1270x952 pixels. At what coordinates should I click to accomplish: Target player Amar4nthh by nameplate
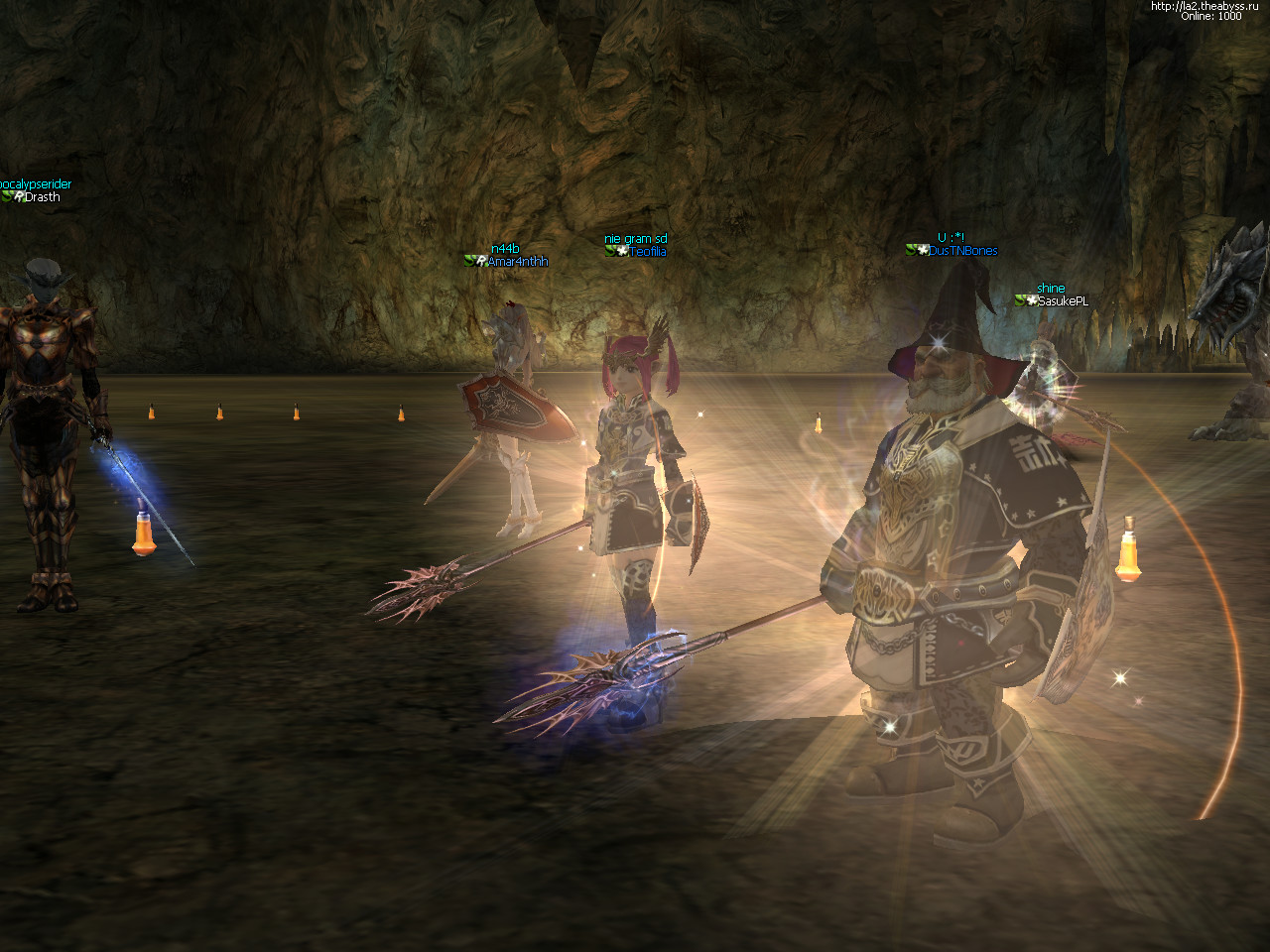[517, 262]
